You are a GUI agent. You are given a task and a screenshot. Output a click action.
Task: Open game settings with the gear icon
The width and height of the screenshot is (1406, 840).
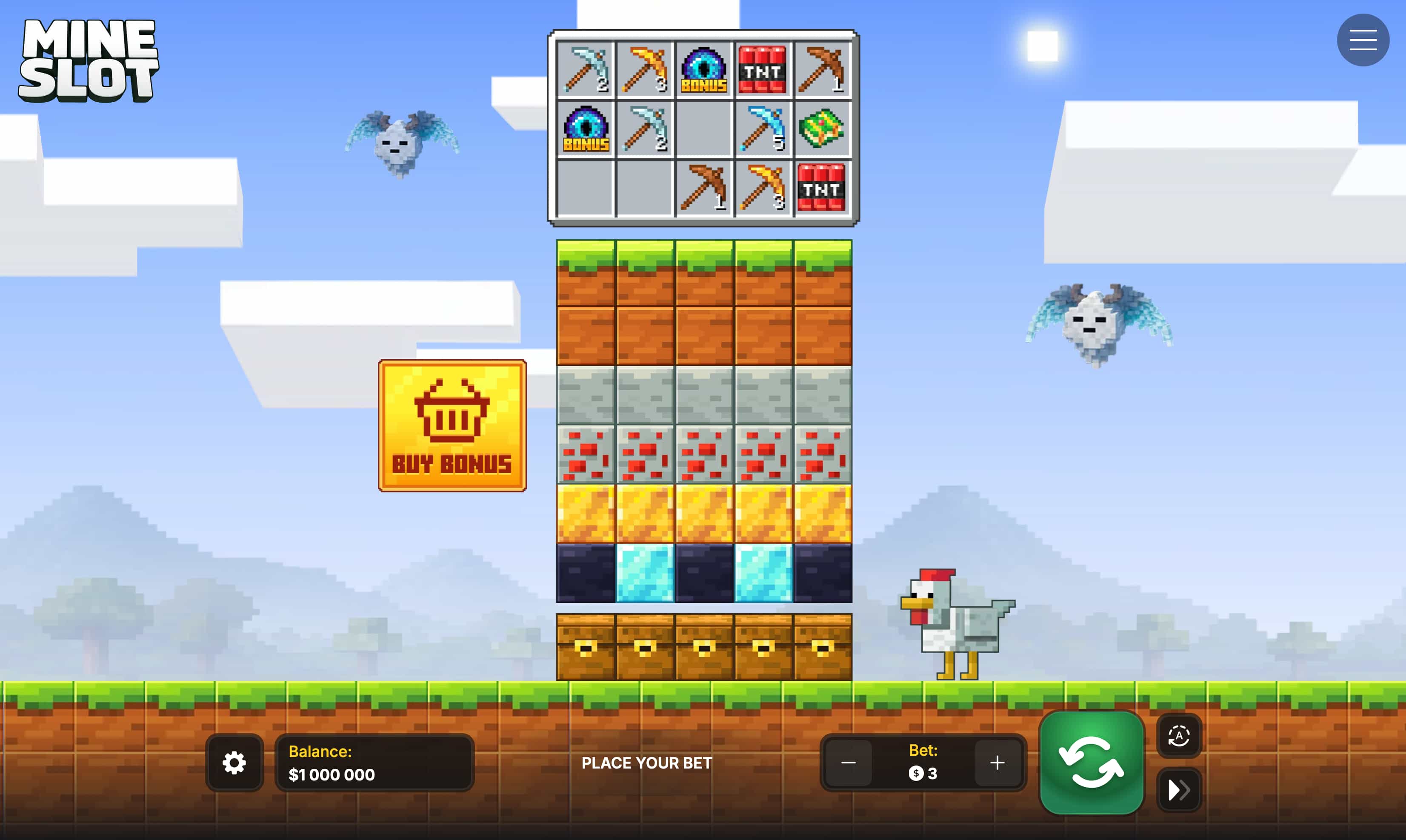234,763
